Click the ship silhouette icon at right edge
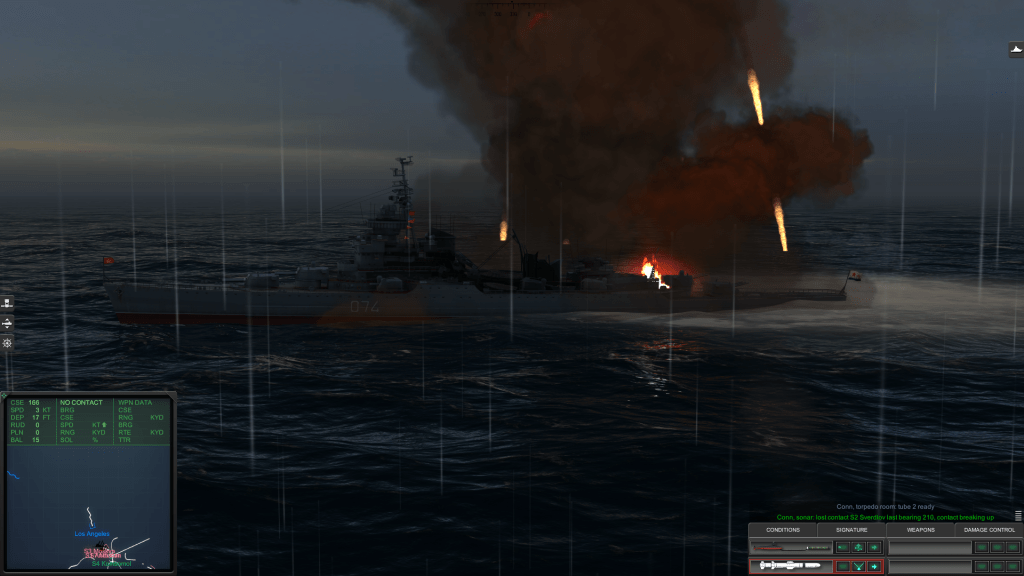 tap(1015, 49)
